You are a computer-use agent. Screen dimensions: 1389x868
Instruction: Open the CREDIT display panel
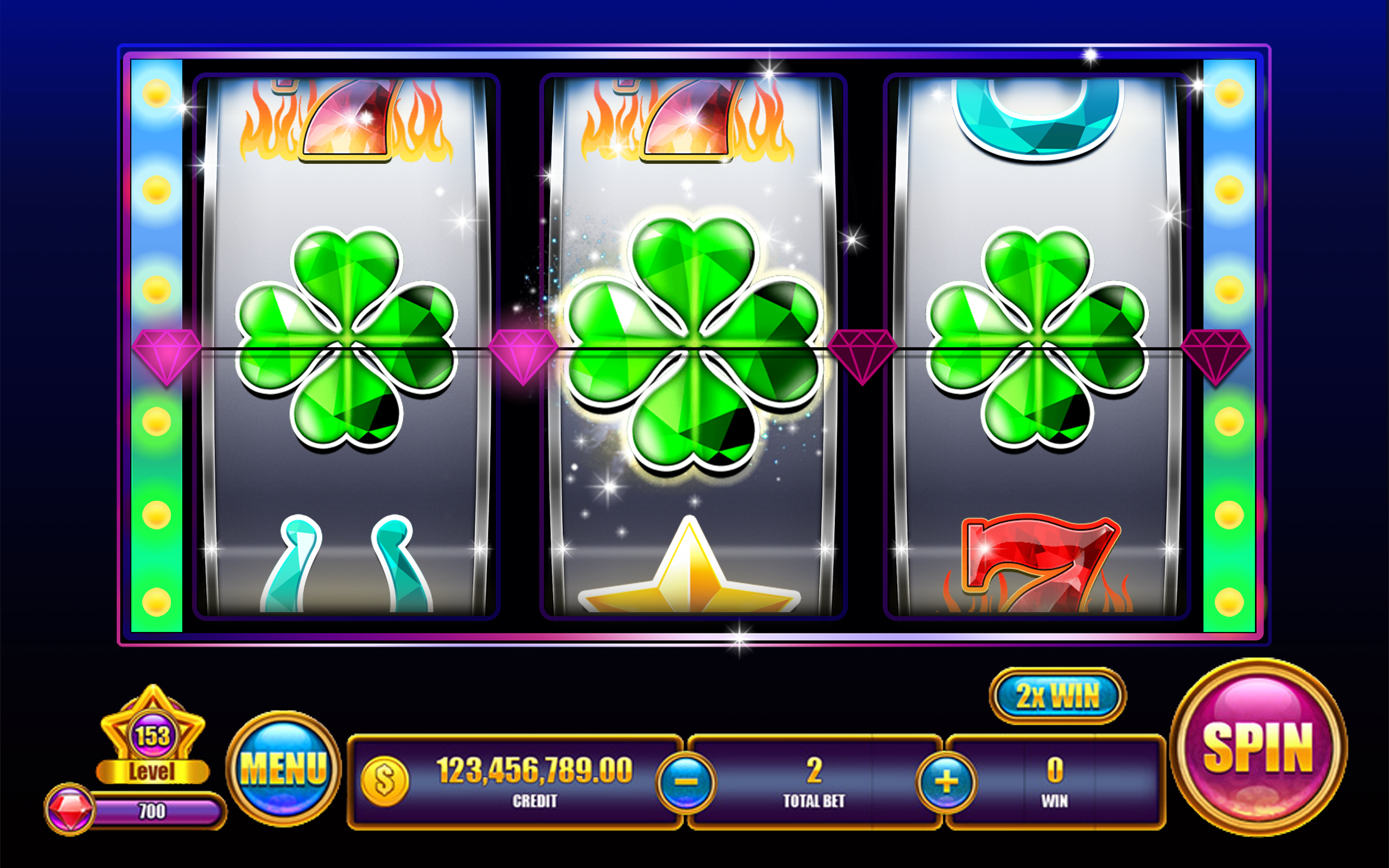(x=534, y=781)
